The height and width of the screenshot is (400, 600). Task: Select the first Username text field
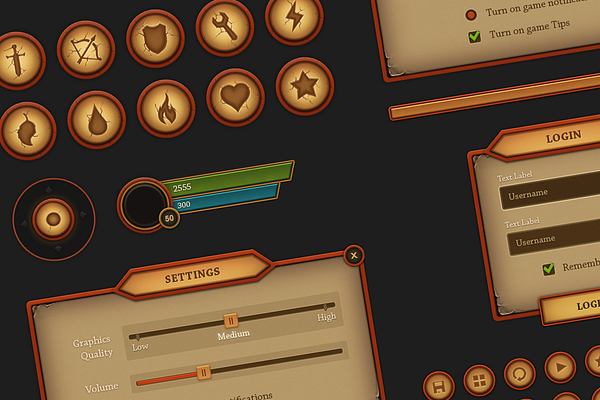(x=550, y=193)
